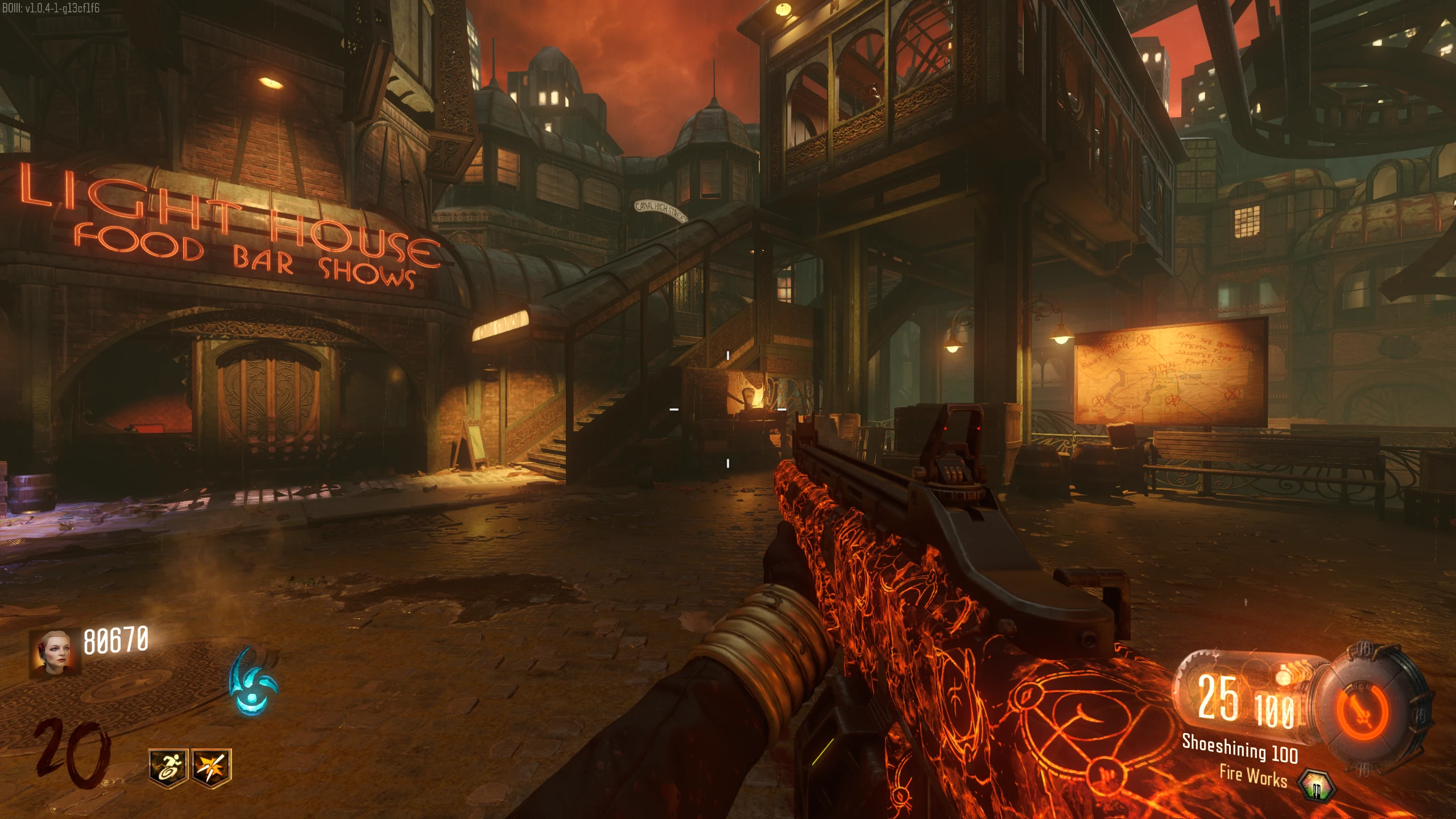Select the Stamin-Up running figure perk icon
This screenshot has width=1456, height=819.
coord(167,768)
